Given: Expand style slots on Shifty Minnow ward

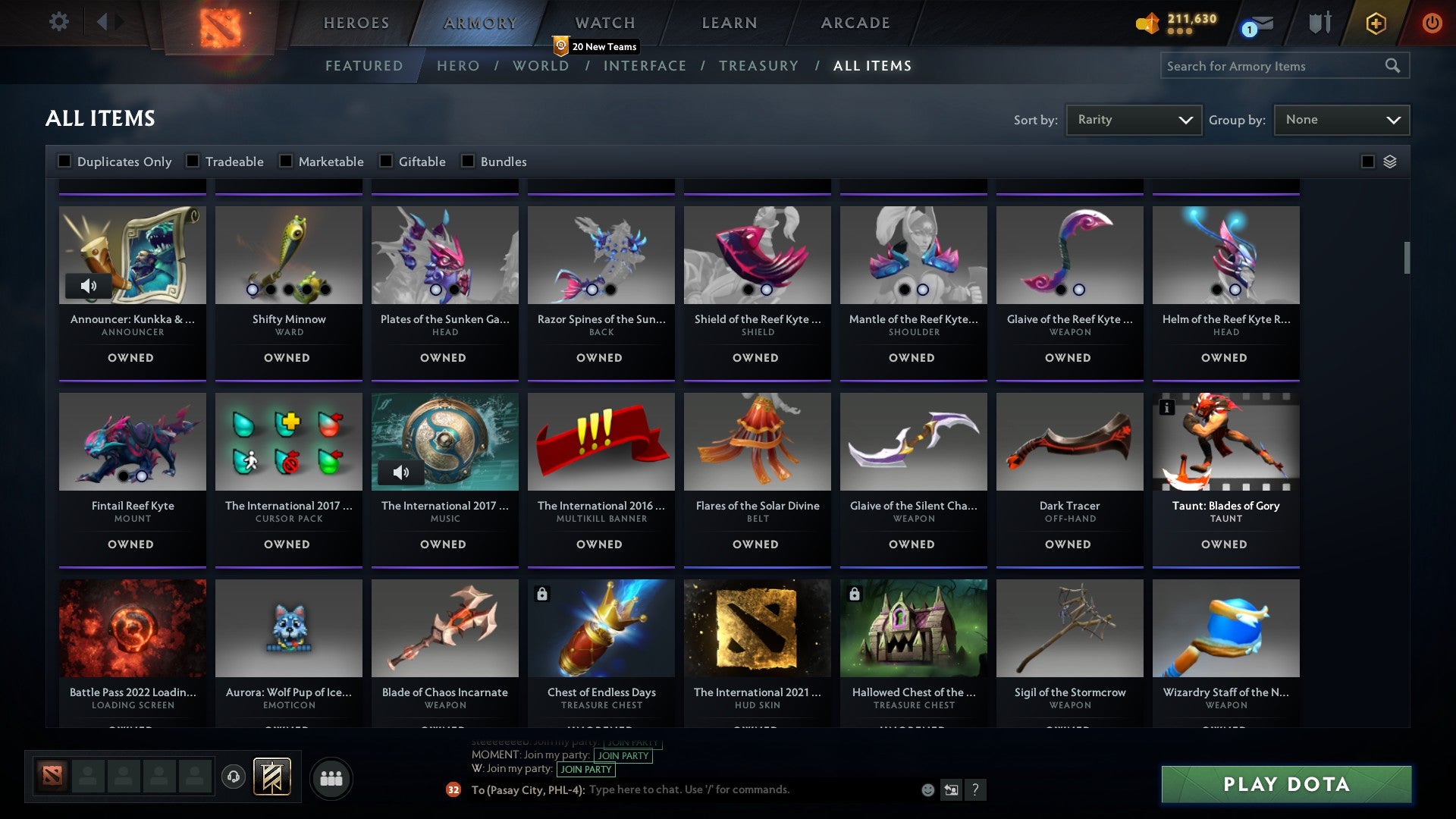Looking at the screenshot, I should [x=287, y=289].
